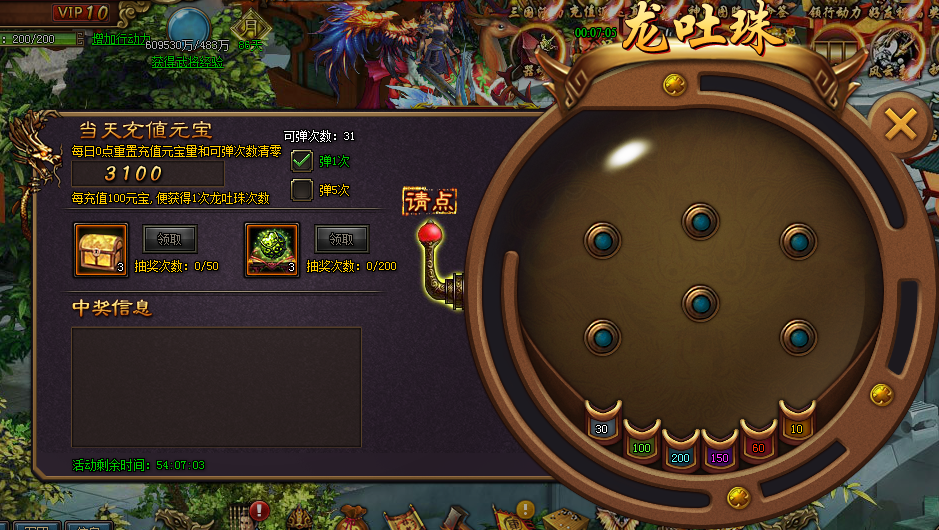Tick the 弹1次 checkbox

[x=302, y=161]
